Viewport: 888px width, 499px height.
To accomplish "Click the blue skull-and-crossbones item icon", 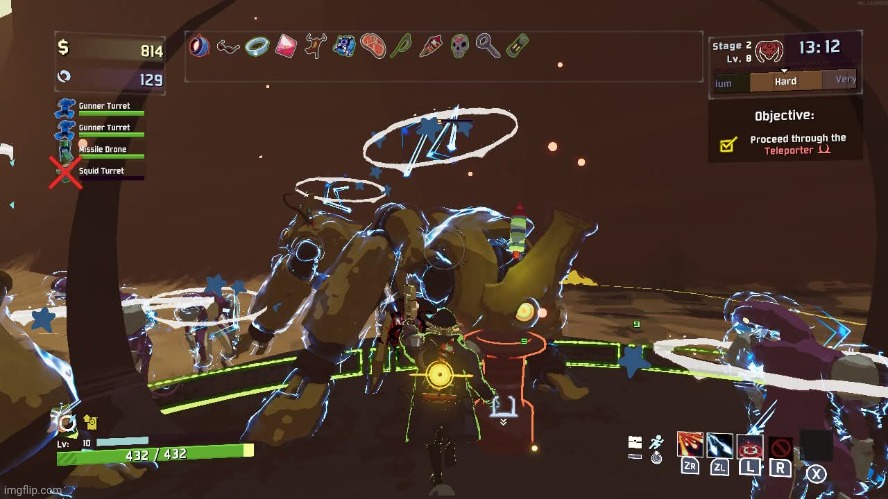I will click(x=344, y=46).
